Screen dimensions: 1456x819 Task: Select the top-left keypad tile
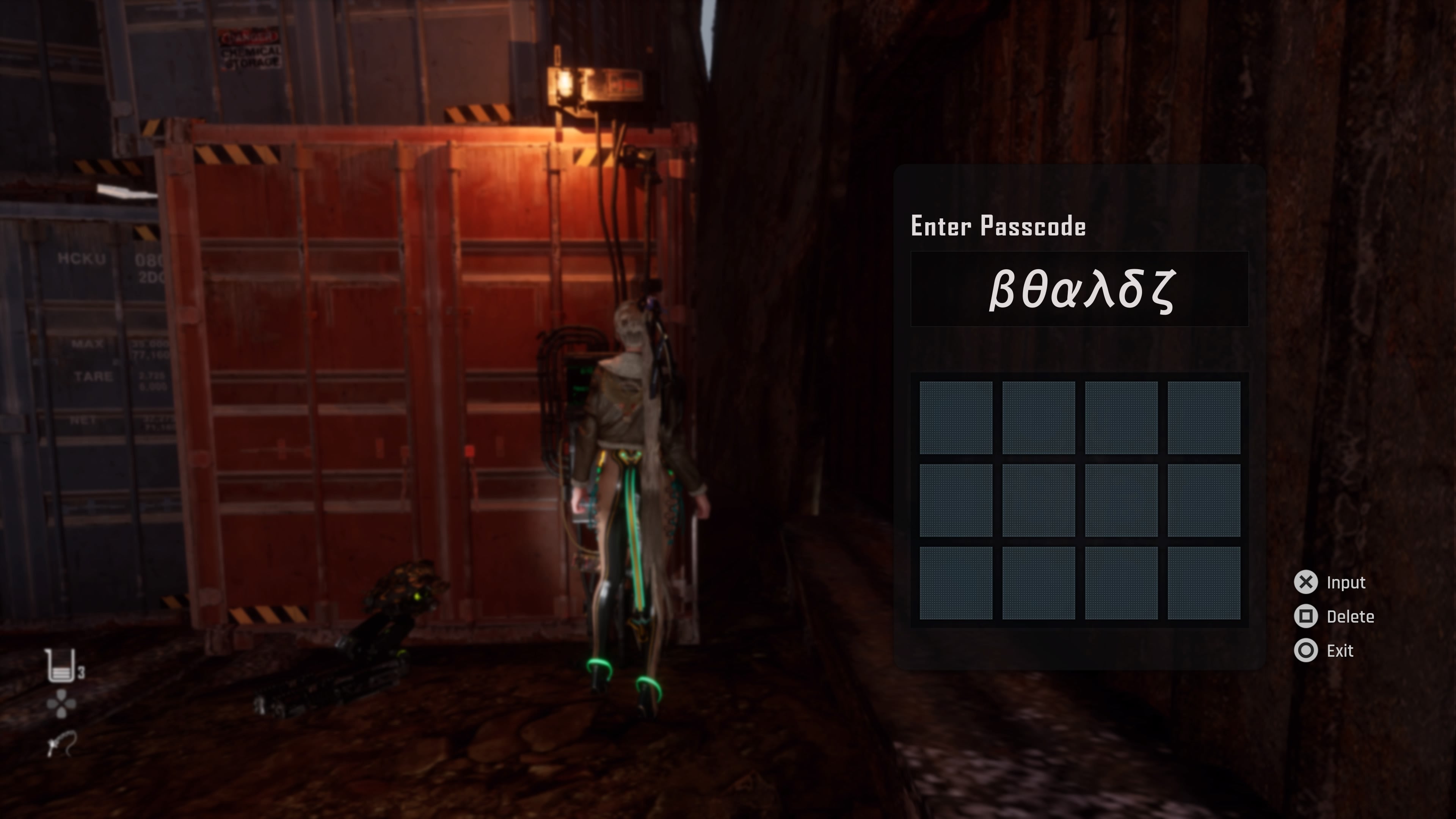point(955,418)
